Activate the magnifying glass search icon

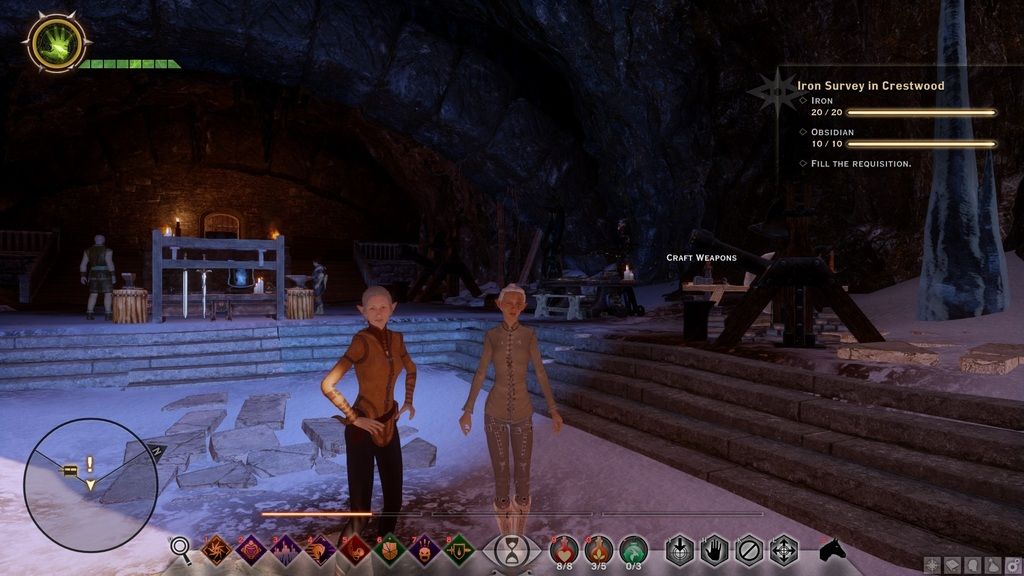(x=180, y=547)
